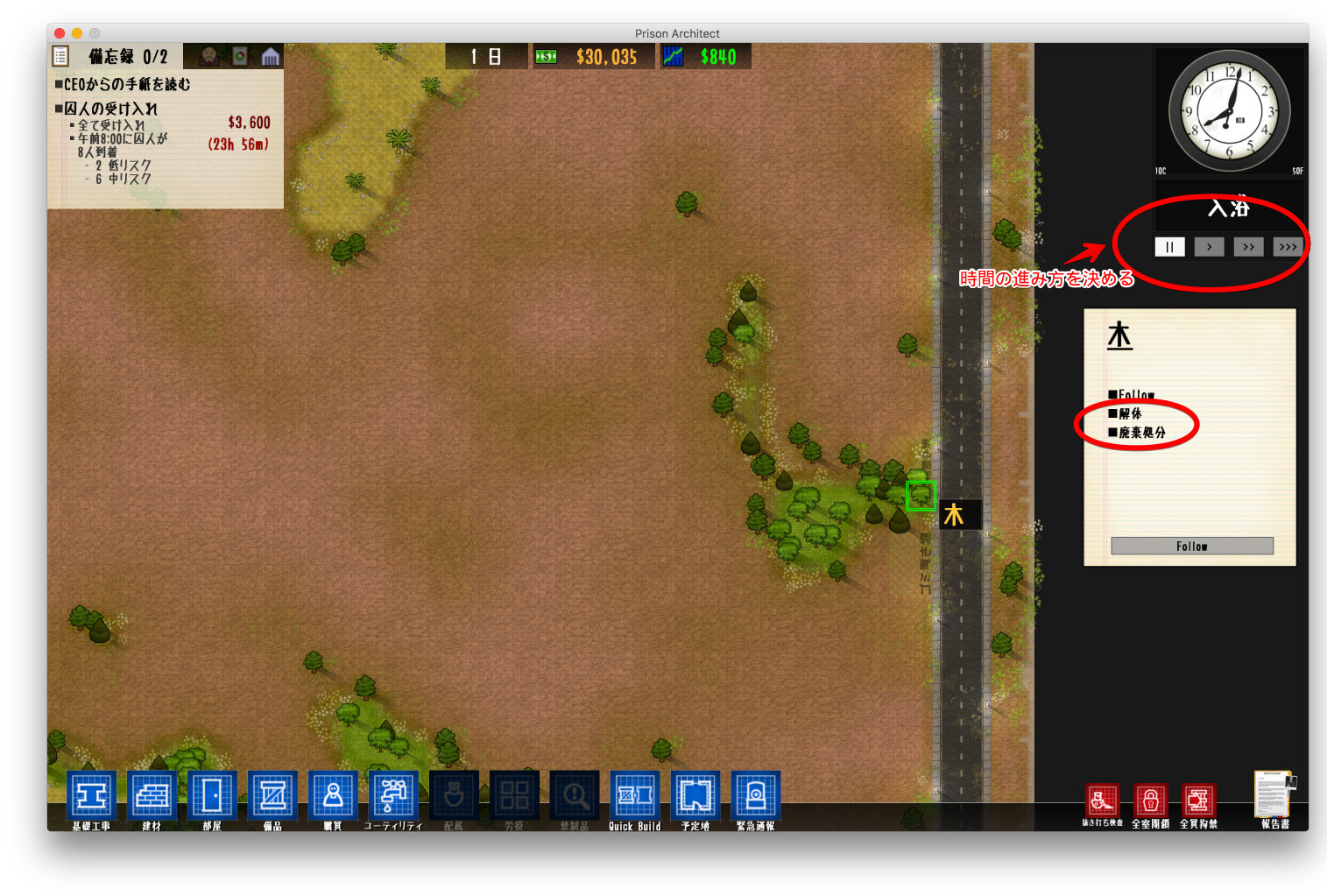Select the 基礎工事 (Foundations) tool
The width and height of the screenshot is (1327, 896).
click(x=91, y=796)
